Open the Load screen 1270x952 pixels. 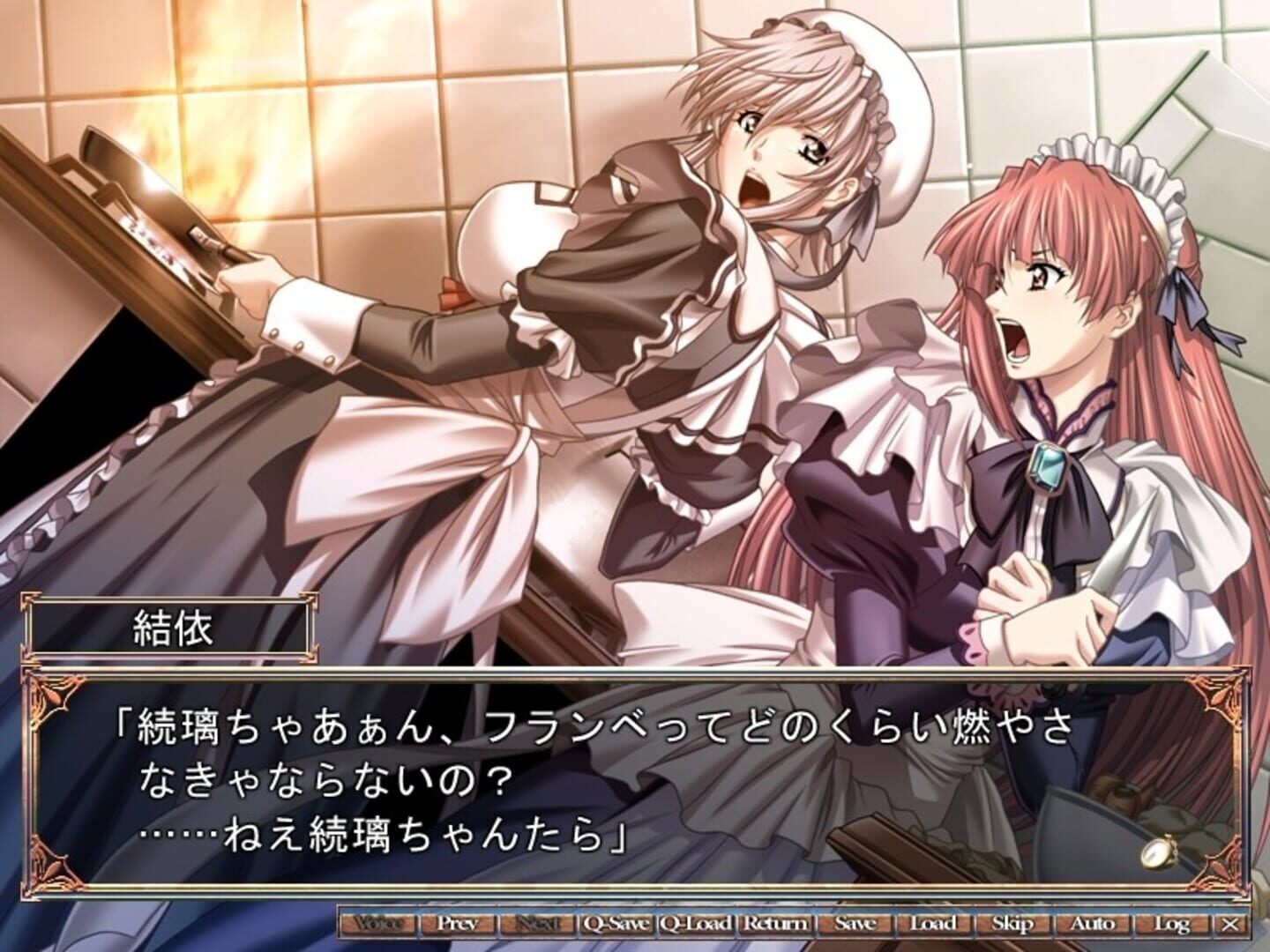click(x=931, y=923)
